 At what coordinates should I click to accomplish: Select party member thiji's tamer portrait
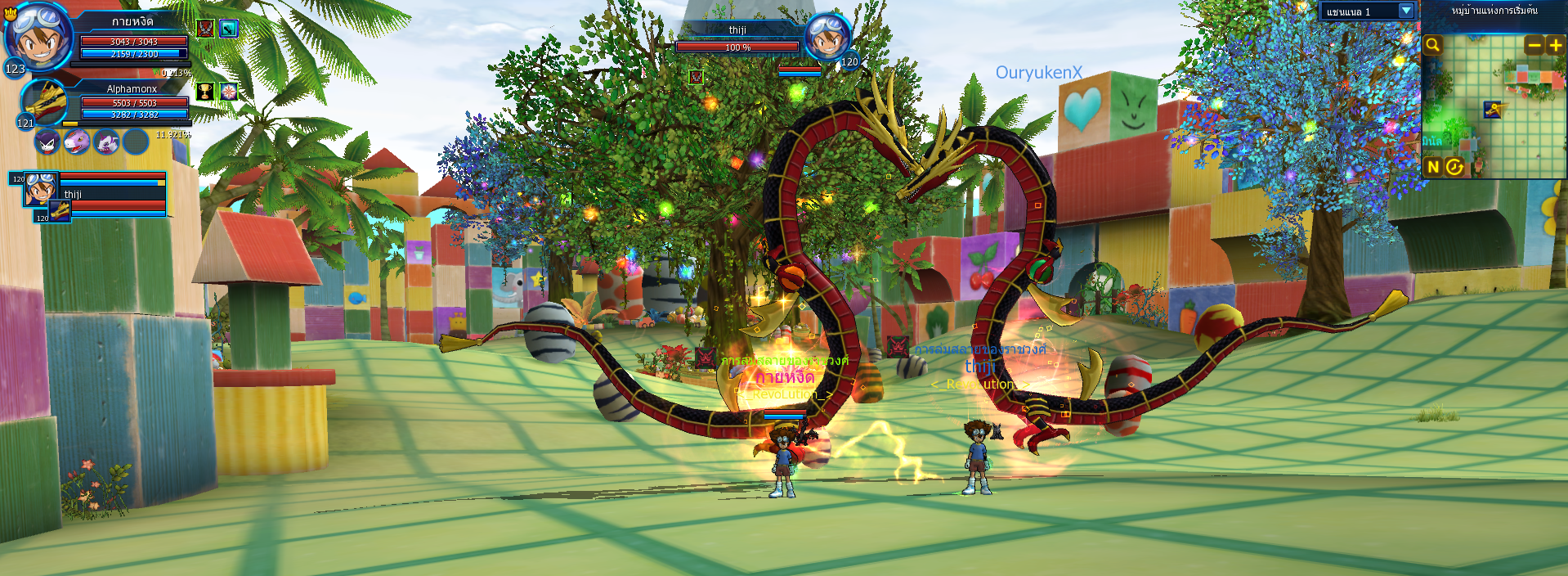click(x=39, y=189)
